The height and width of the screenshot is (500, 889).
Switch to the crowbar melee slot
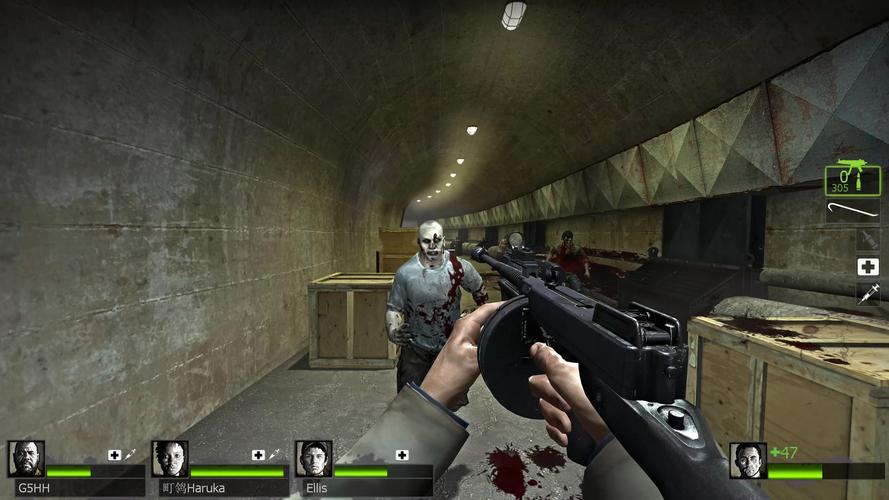click(x=852, y=211)
